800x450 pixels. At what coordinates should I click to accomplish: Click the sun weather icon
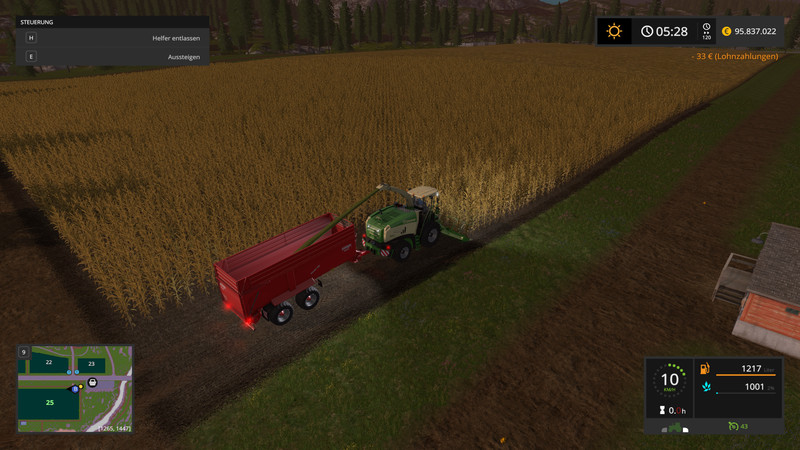tap(614, 31)
